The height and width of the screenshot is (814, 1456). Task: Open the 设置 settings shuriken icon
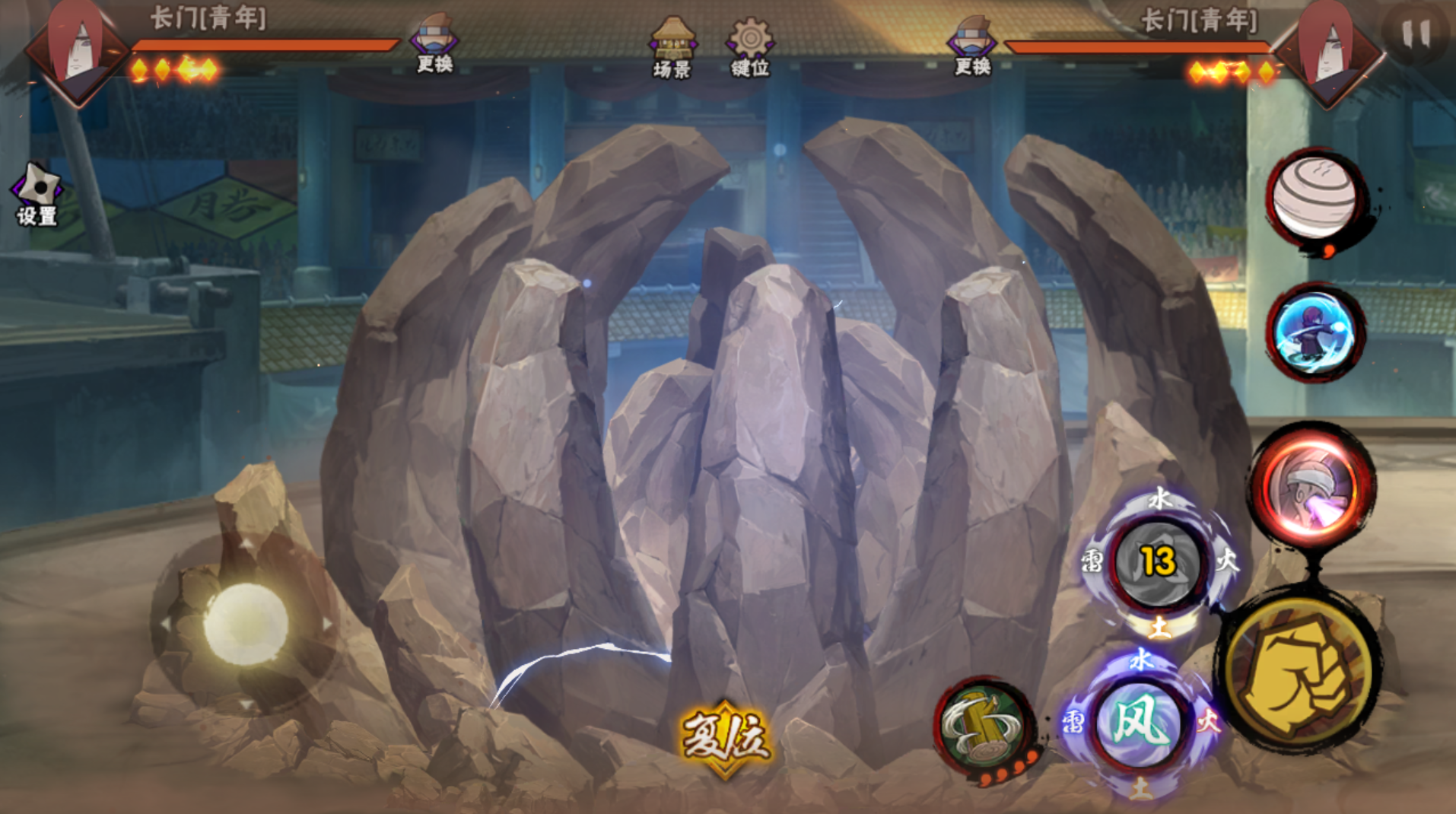37,194
